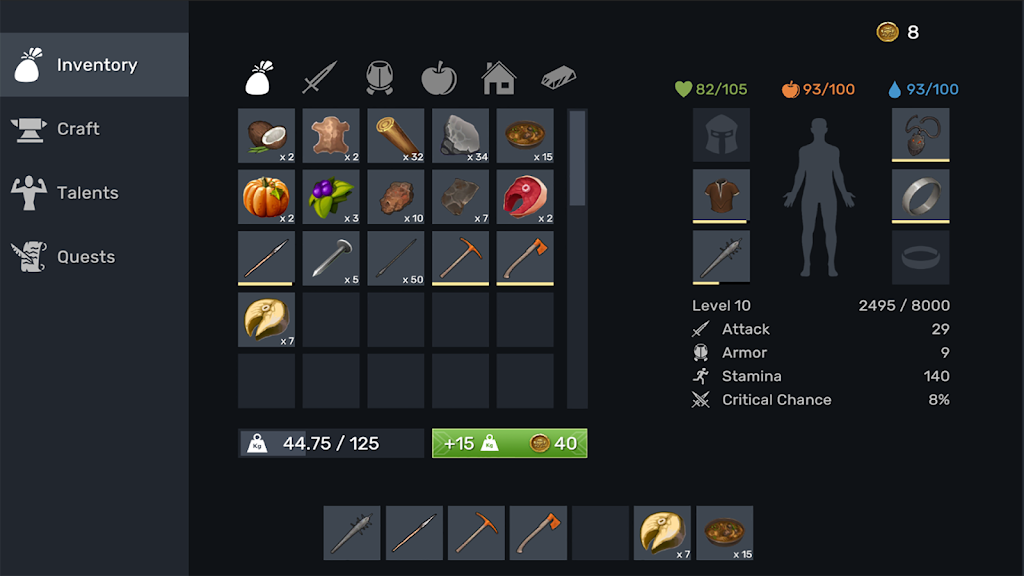Select the equipped shirt armor slot

(x=721, y=196)
